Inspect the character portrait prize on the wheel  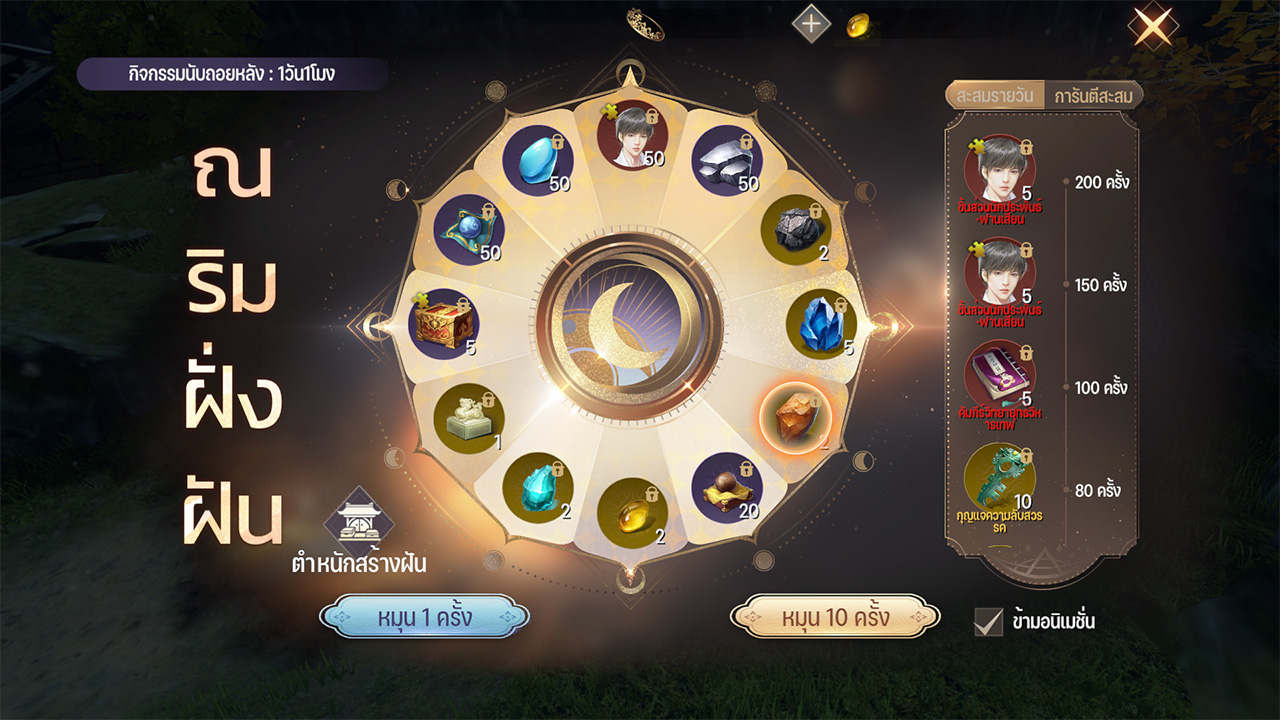point(632,135)
